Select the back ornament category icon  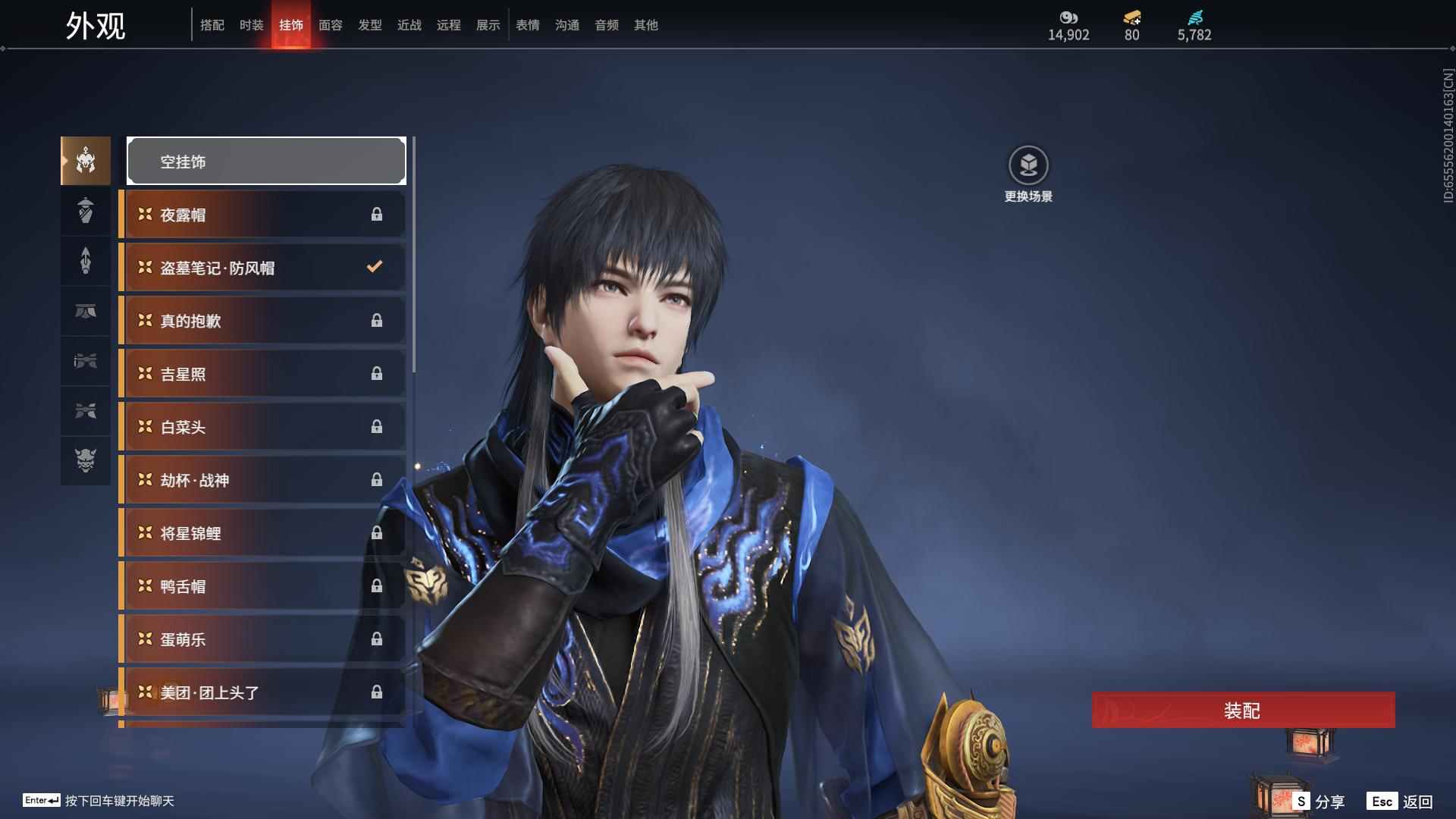pyautogui.click(x=85, y=260)
